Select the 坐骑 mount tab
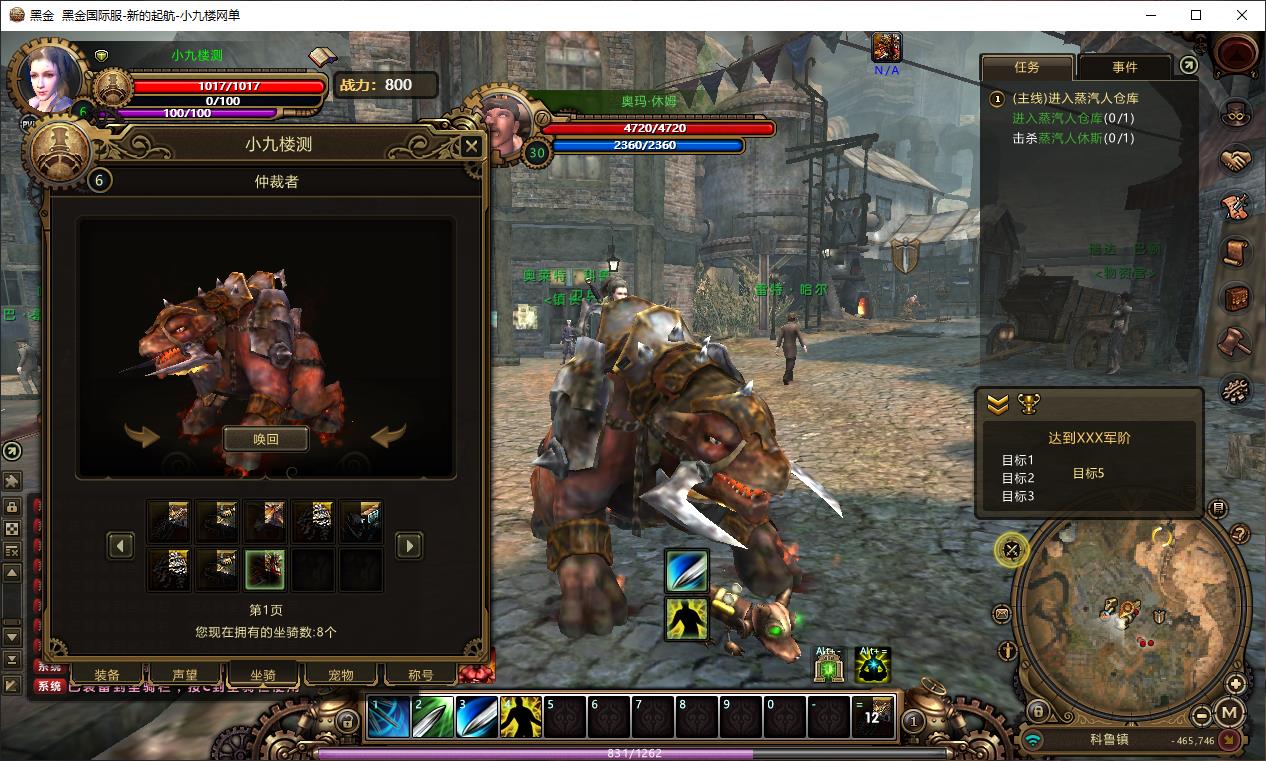The image size is (1266, 761). coord(263,675)
